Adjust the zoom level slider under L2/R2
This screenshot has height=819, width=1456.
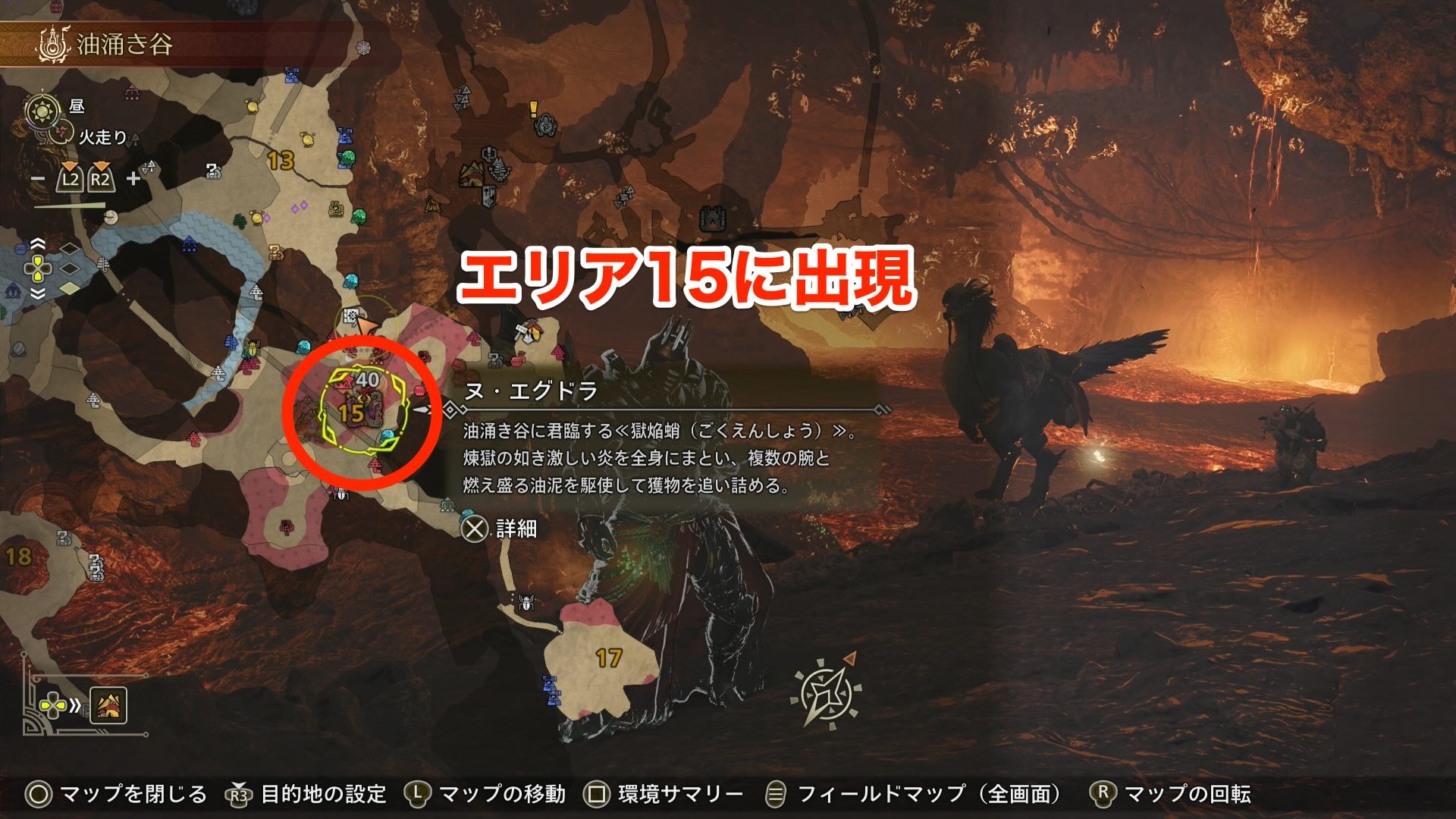tap(70, 206)
